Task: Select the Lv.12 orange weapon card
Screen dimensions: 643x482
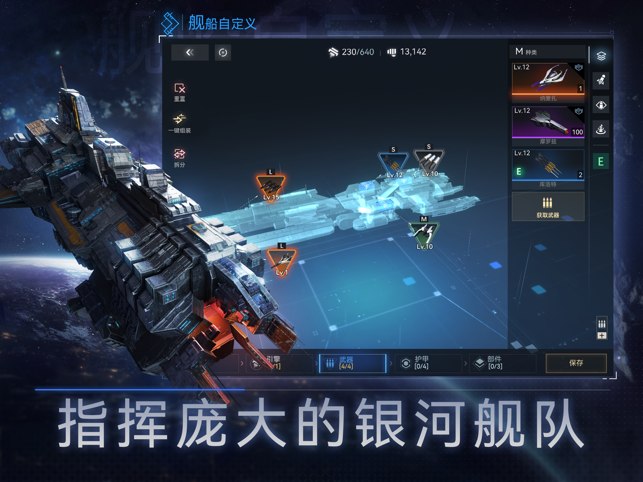Action: coord(548,78)
